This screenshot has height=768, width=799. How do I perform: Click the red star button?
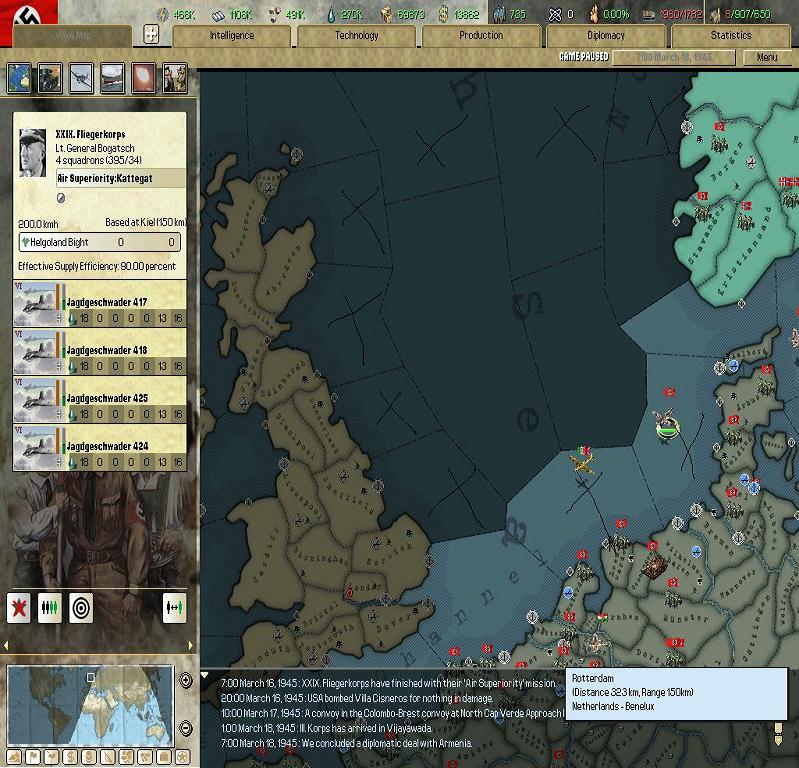click(19, 607)
